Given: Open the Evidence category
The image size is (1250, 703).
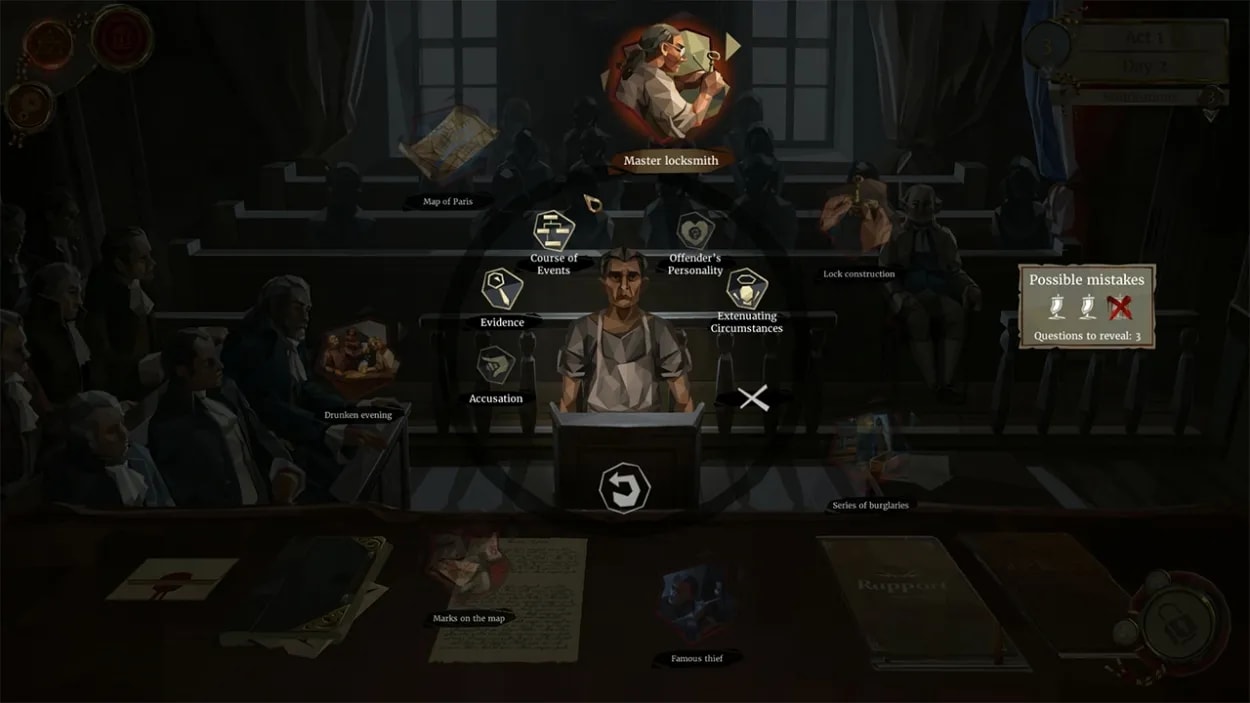Looking at the screenshot, I should tap(501, 290).
